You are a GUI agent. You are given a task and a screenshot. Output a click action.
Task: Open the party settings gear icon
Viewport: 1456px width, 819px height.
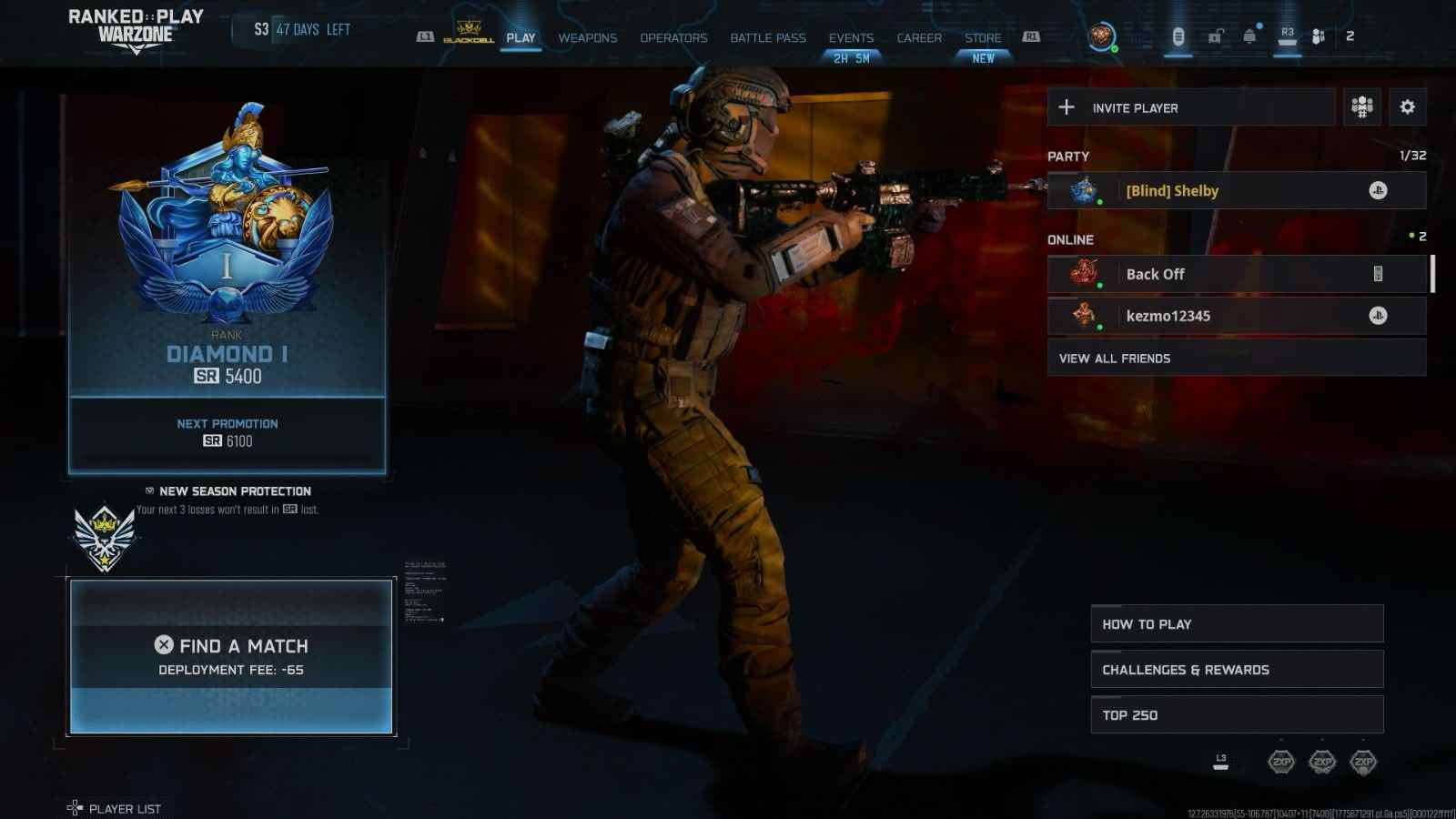pyautogui.click(x=1408, y=106)
